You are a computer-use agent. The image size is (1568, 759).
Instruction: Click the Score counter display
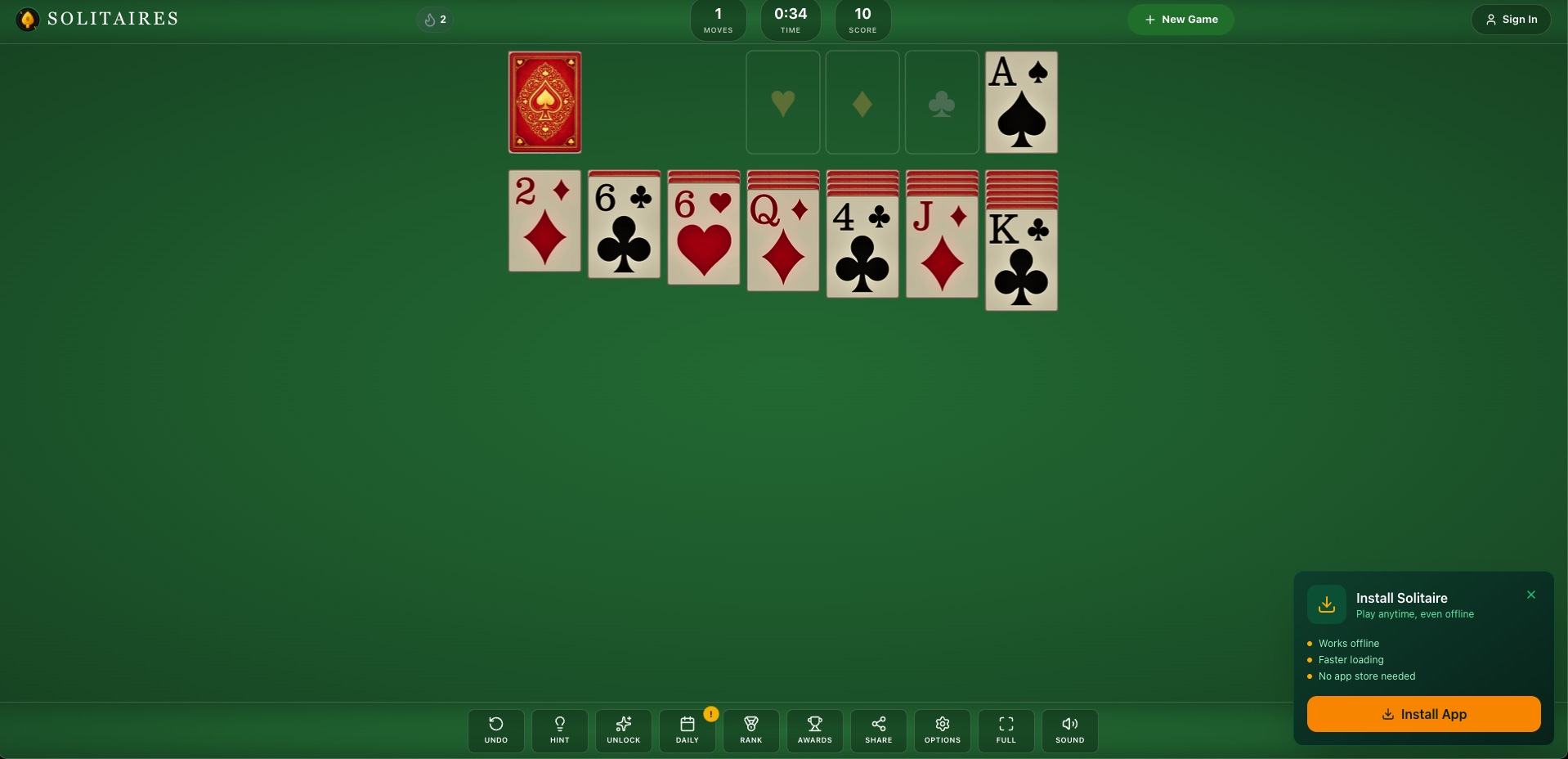pyautogui.click(x=862, y=20)
